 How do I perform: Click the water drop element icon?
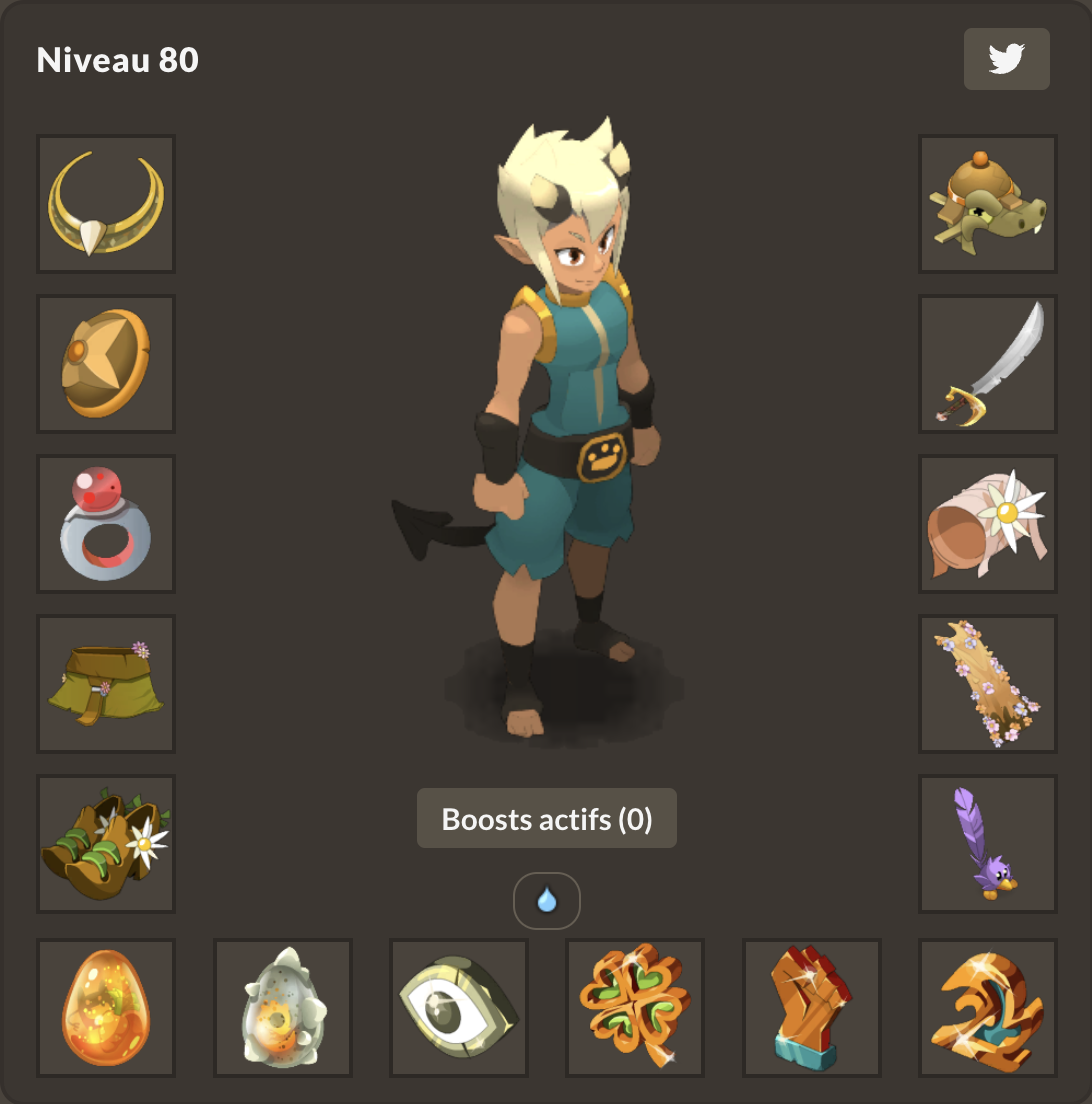tap(547, 901)
